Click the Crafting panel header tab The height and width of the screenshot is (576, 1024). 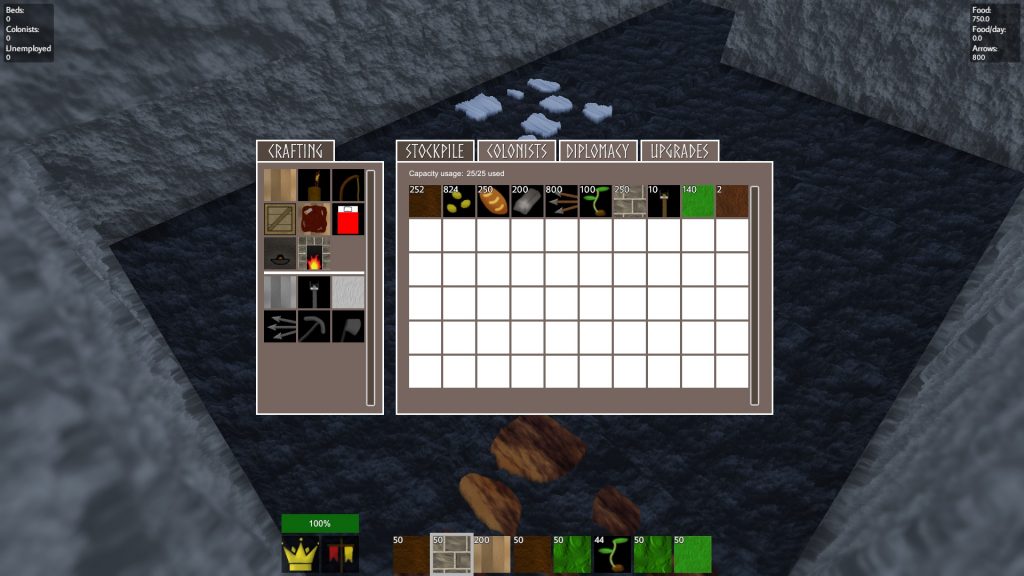296,151
